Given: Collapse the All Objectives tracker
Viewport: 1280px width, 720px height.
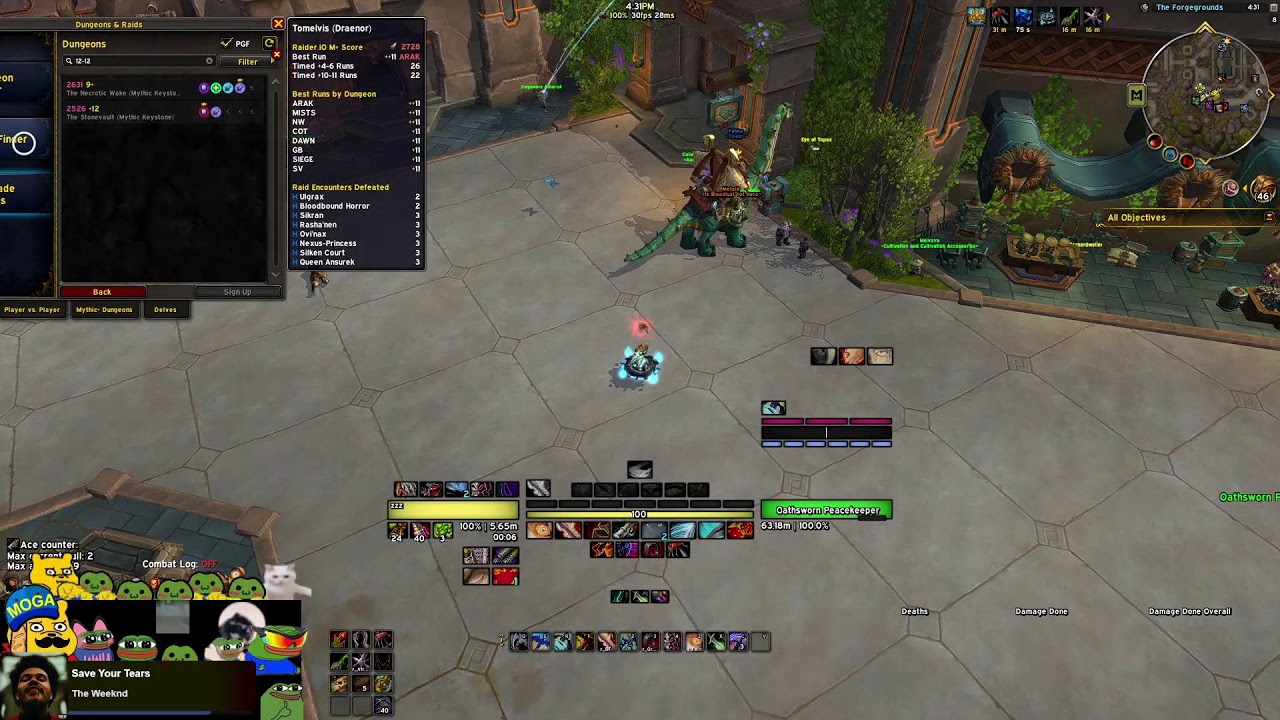Looking at the screenshot, I should coord(1269,217).
